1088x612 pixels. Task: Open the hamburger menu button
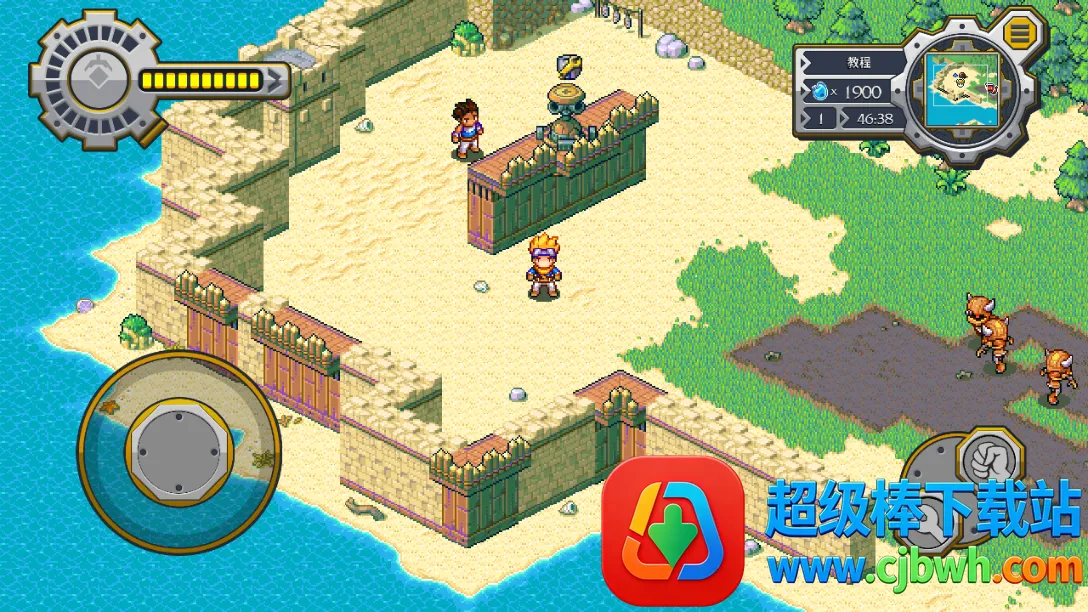1019,33
